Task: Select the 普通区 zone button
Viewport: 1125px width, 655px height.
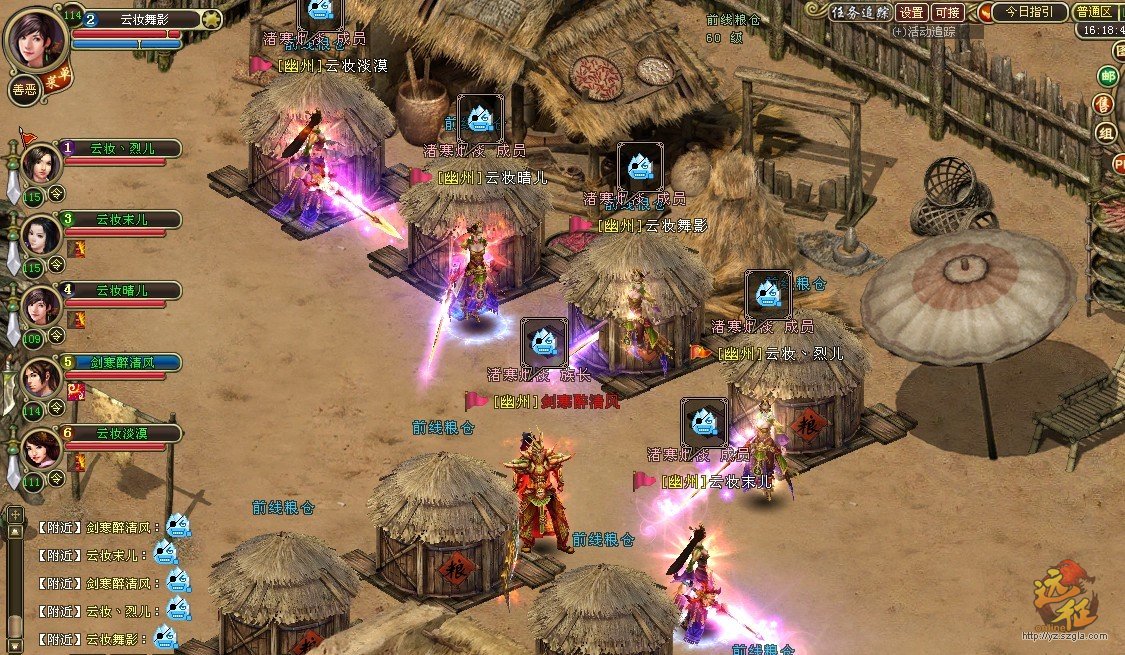Action: point(1096,12)
